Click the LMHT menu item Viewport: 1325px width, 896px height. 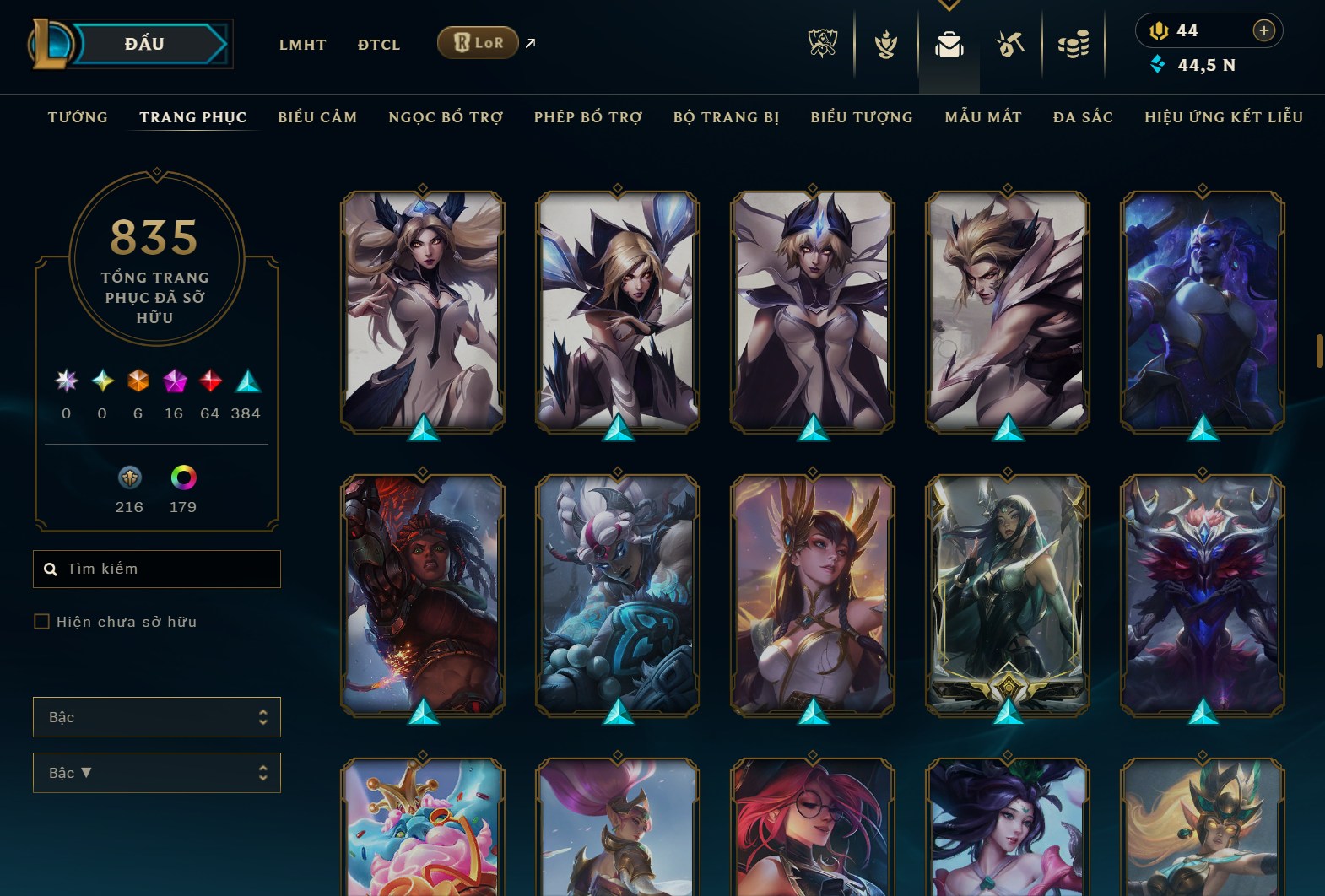pos(303,45)
